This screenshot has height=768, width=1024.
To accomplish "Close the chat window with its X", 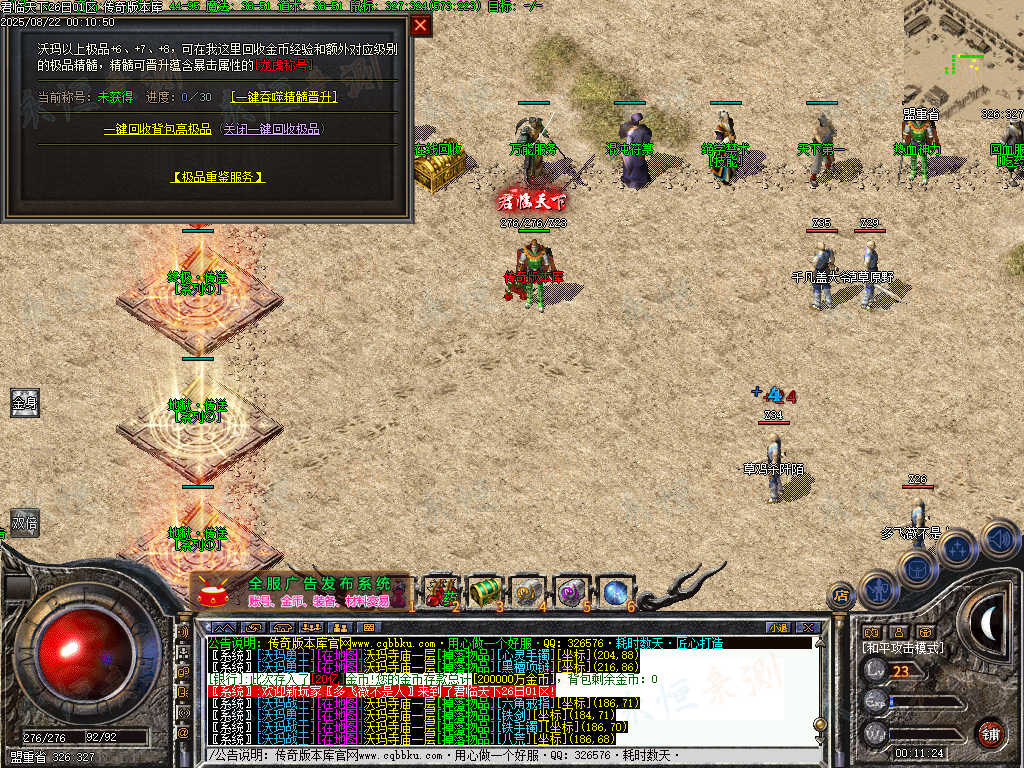I will pos(808,627).
